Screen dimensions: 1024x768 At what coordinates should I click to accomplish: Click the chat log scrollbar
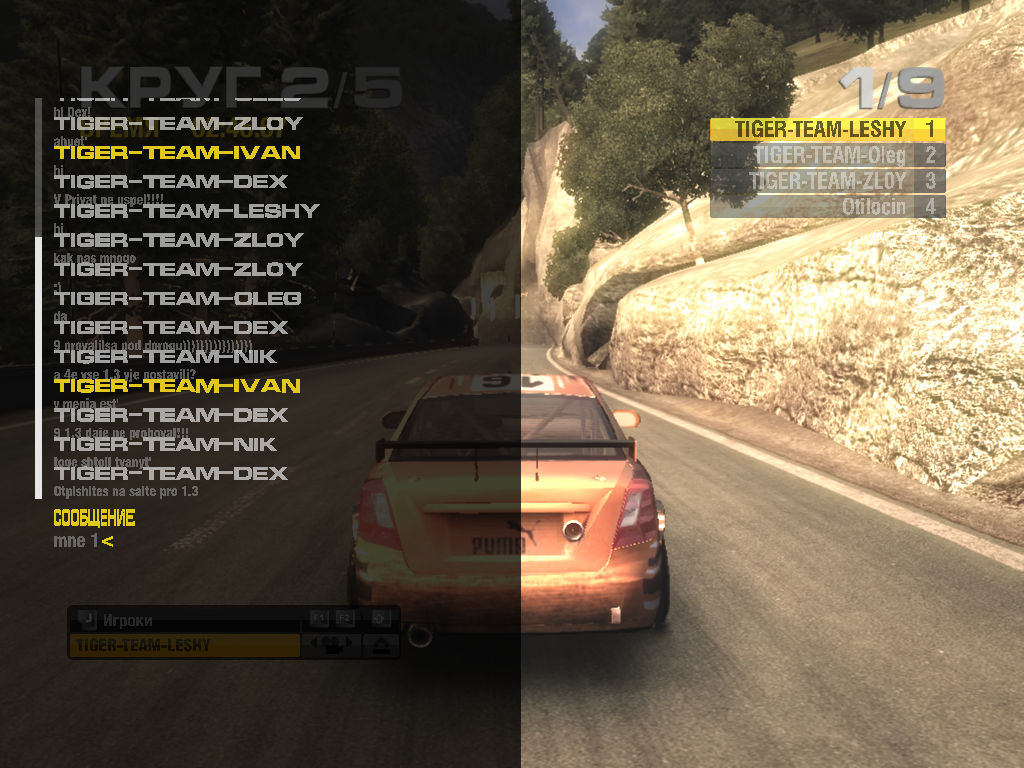pyautogui.click(x=38, y=300)
